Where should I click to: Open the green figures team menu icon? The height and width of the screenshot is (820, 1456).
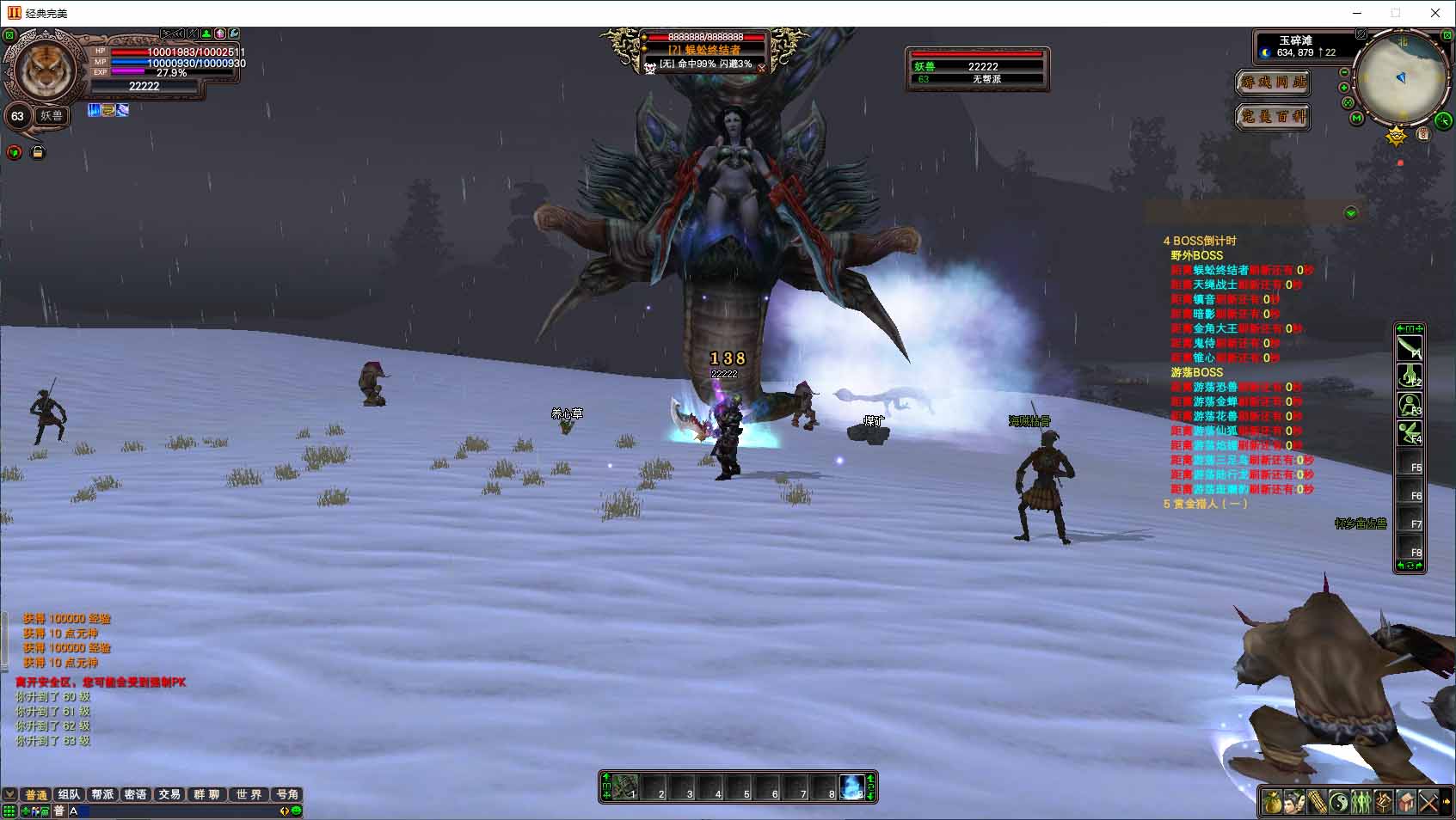click(x=1361, y=803)
